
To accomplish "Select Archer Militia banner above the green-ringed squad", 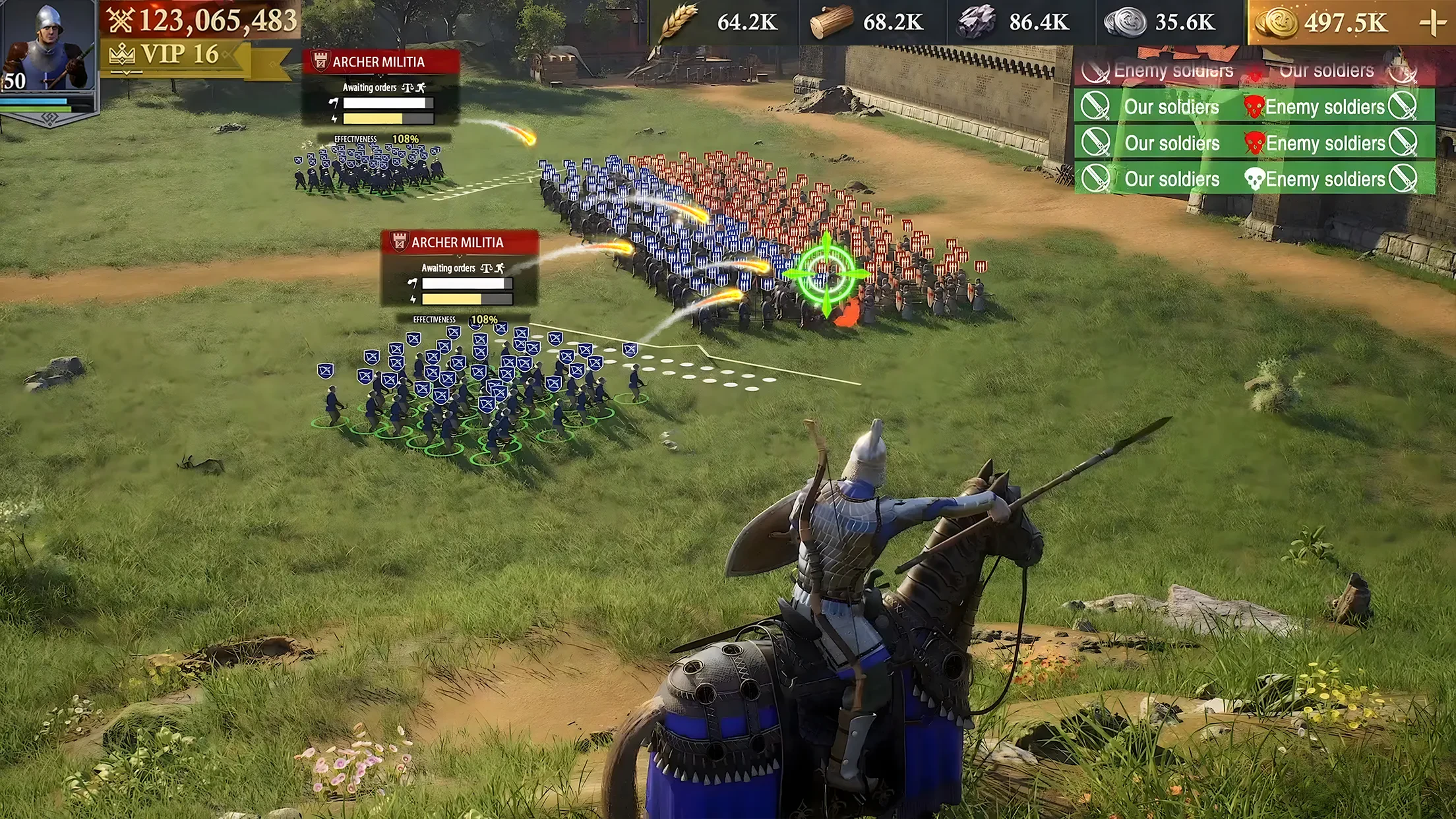I will (x=459, y=243).
